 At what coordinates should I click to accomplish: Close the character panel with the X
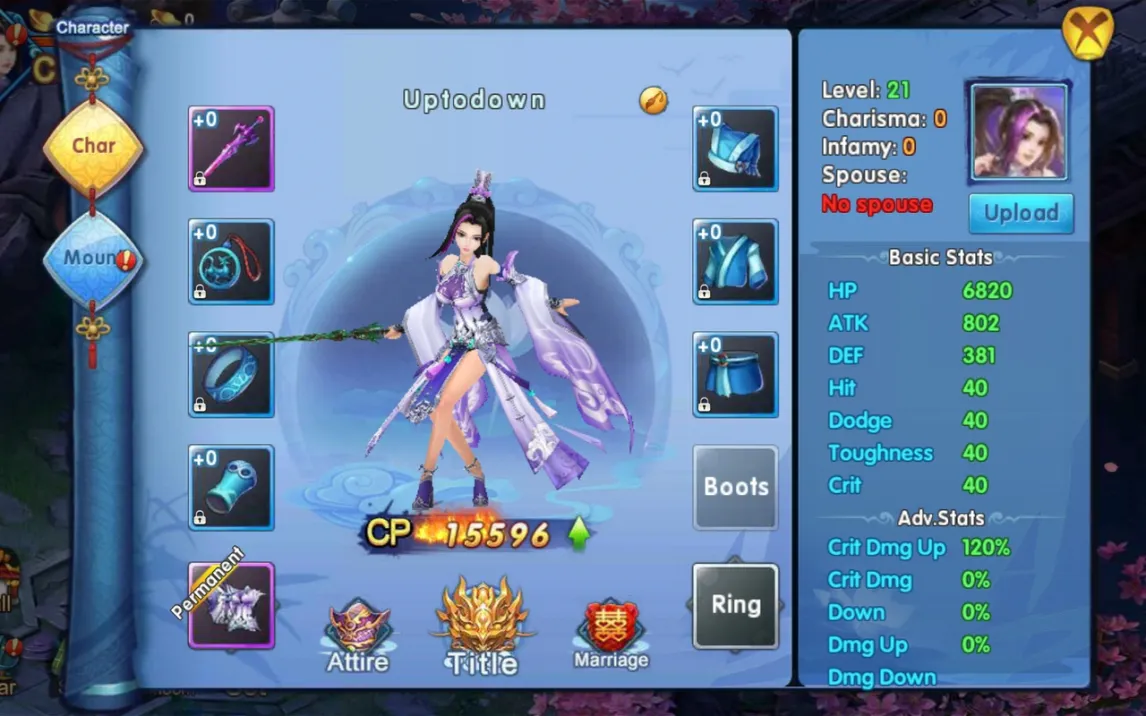coord(1087,33)
